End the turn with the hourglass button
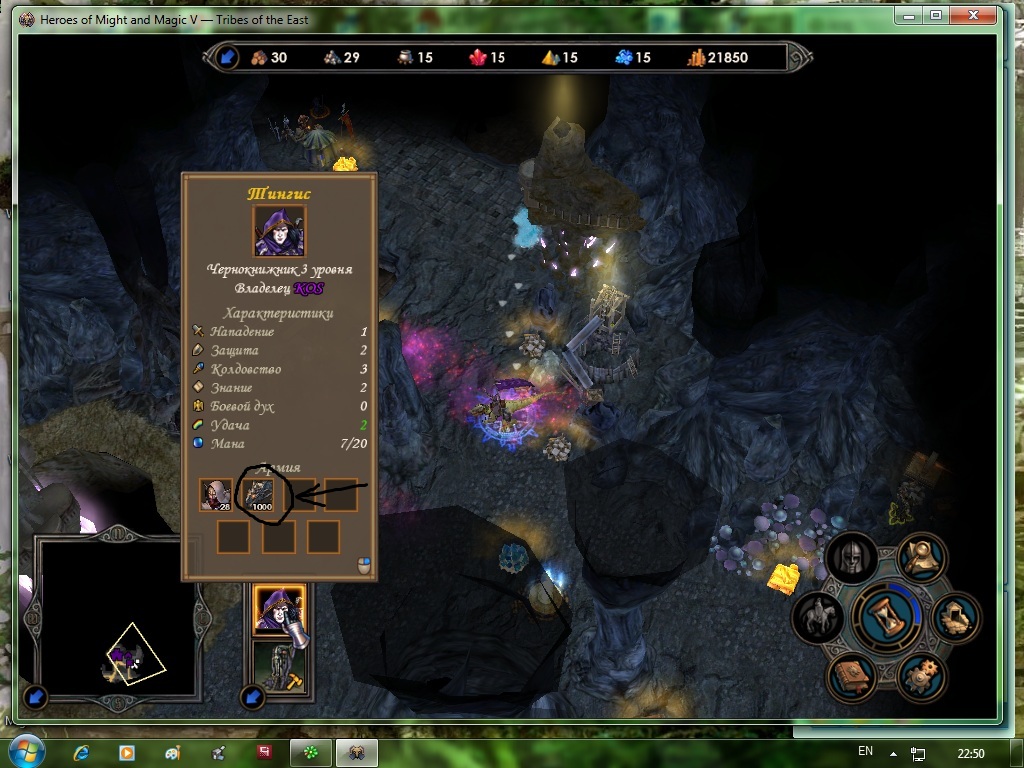The height and width of the screenshot is (768, 1024). pyautogui.click(x=885, y=619)
